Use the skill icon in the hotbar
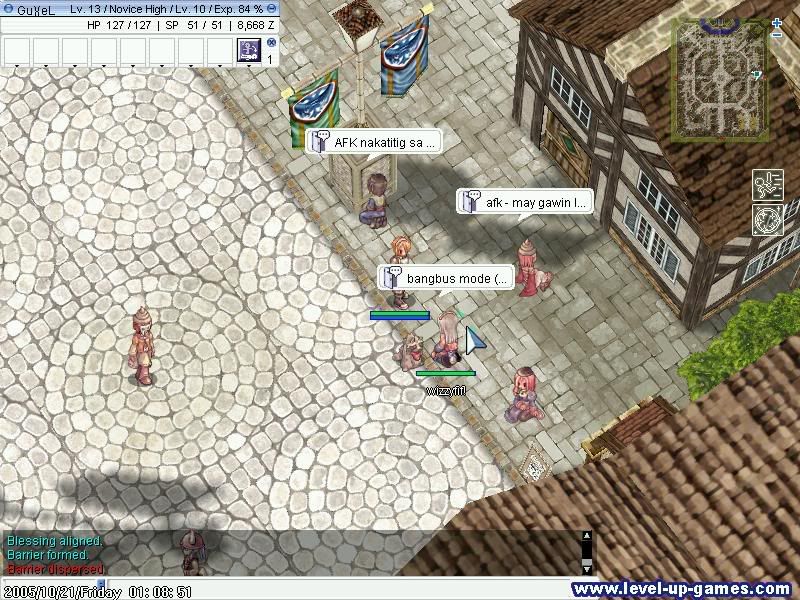This screenshot has height=600, width=800. pos(248,49)
